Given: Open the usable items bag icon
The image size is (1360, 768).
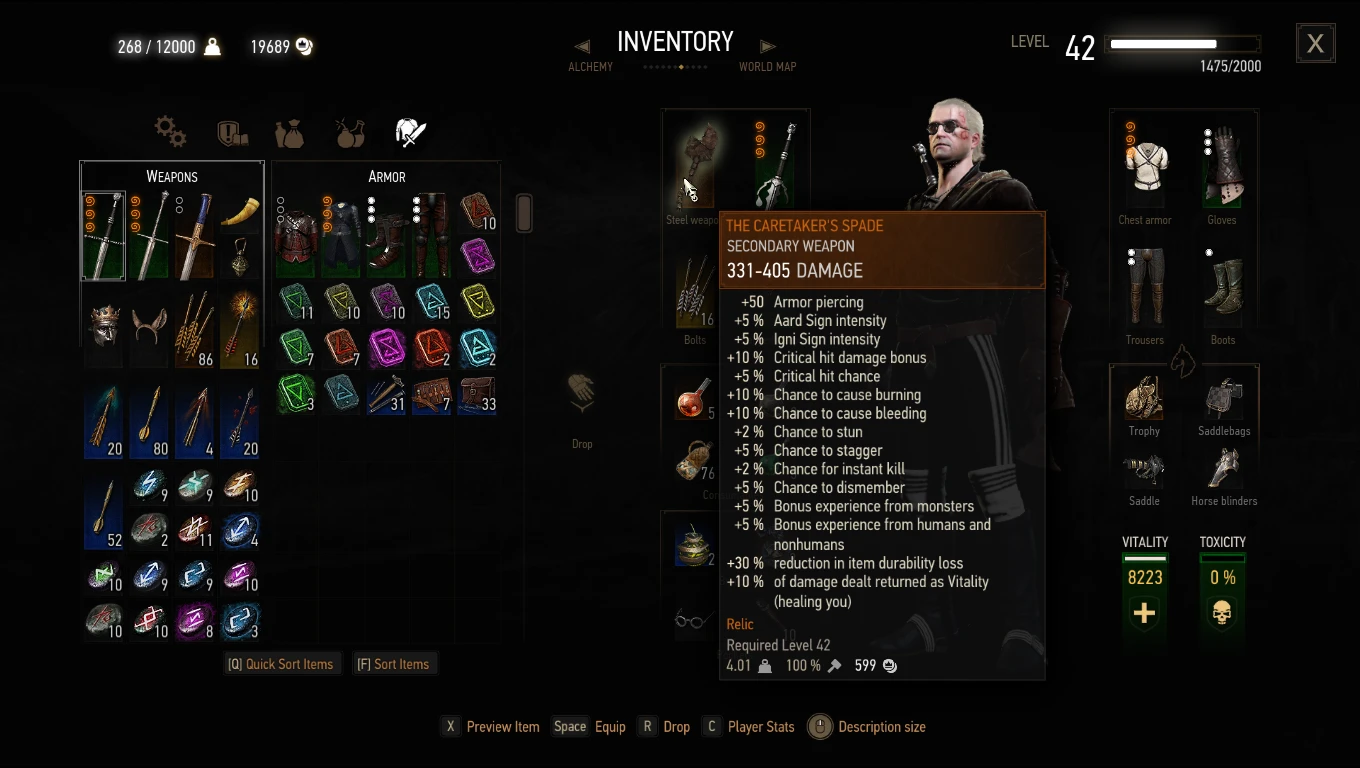Looking at the screenshot, I should (289, 131).
